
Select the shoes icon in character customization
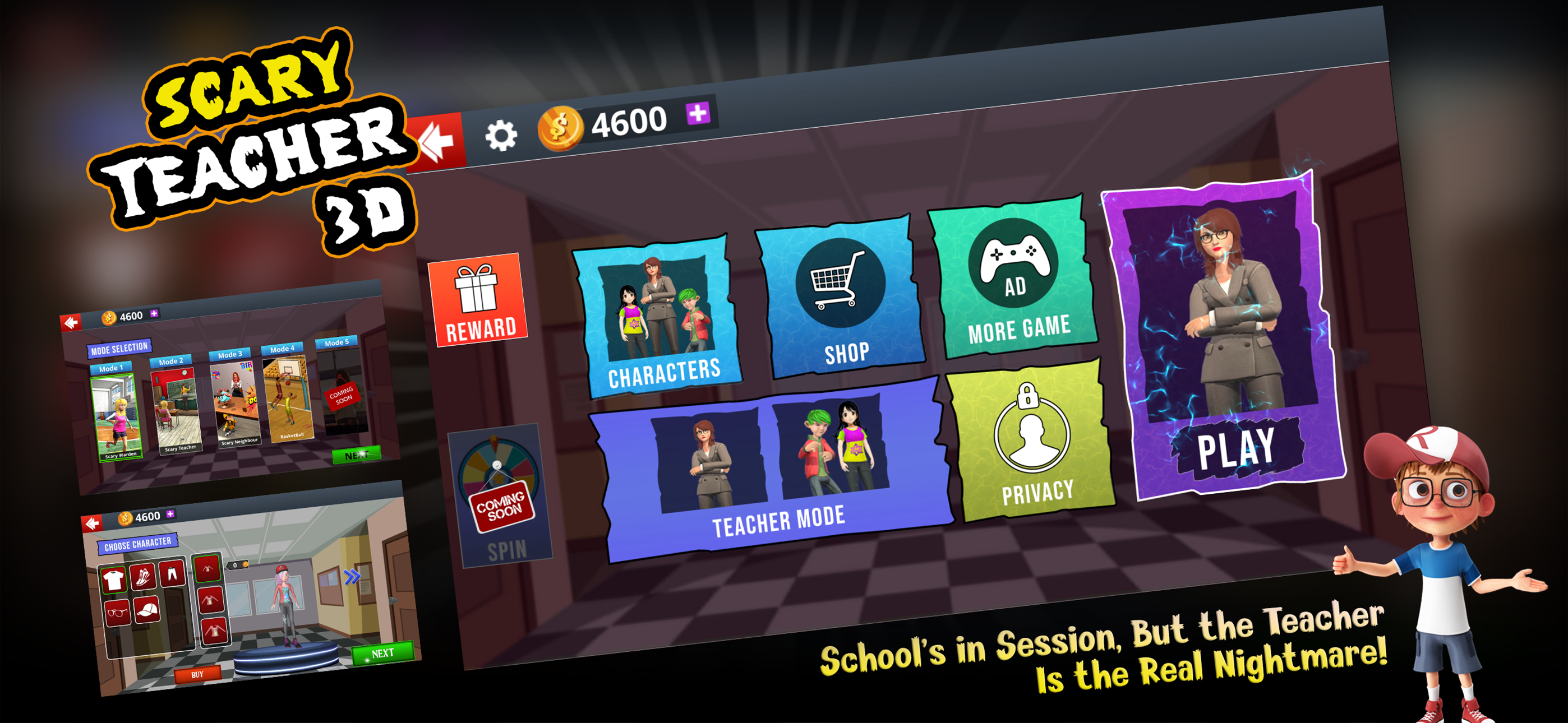click(x=142, y=577)
